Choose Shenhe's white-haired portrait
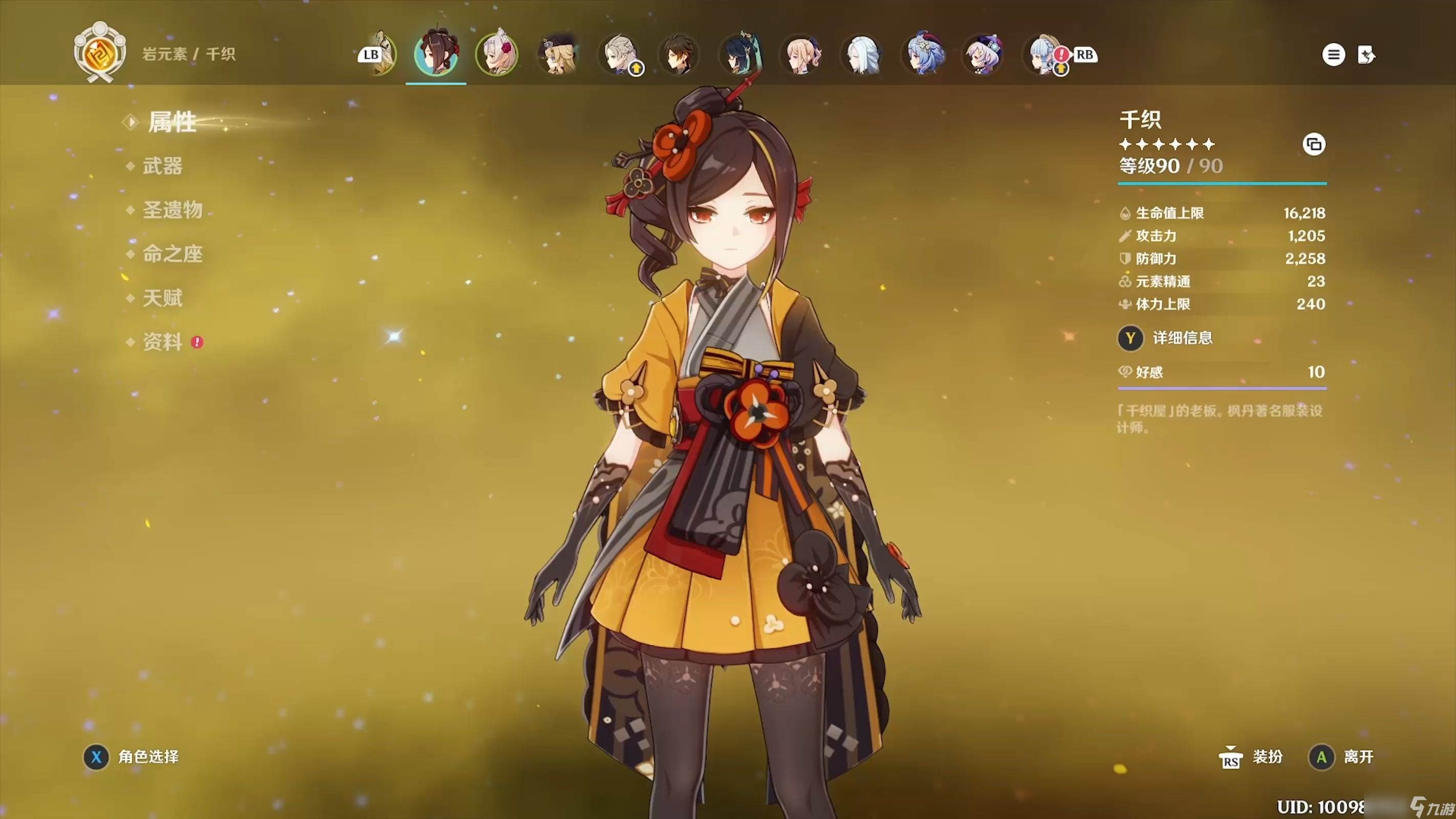This screenshot has width=1456, height=819. point(863,55)
